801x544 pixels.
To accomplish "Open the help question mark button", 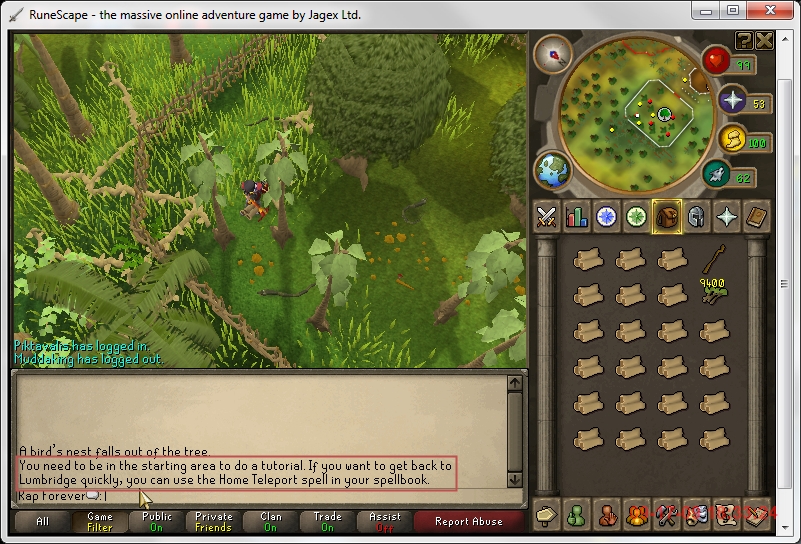I will click(744, 40).
